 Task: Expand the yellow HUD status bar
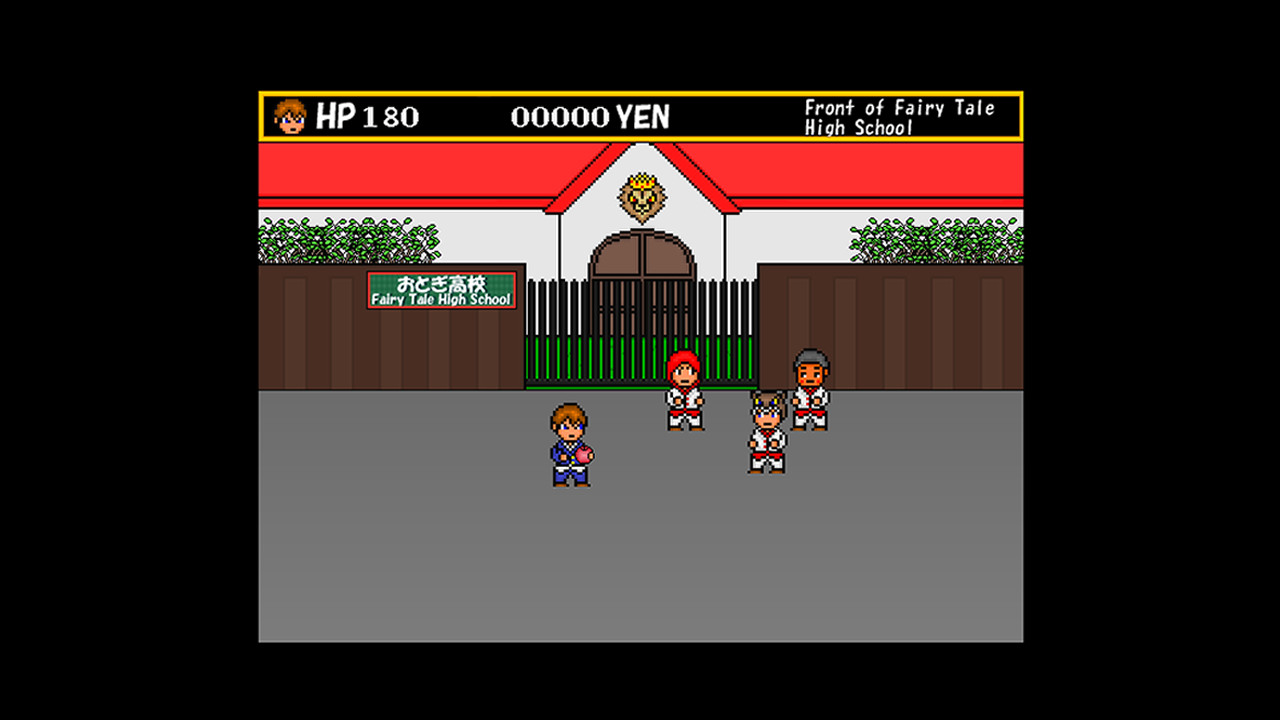click(640, 116)
